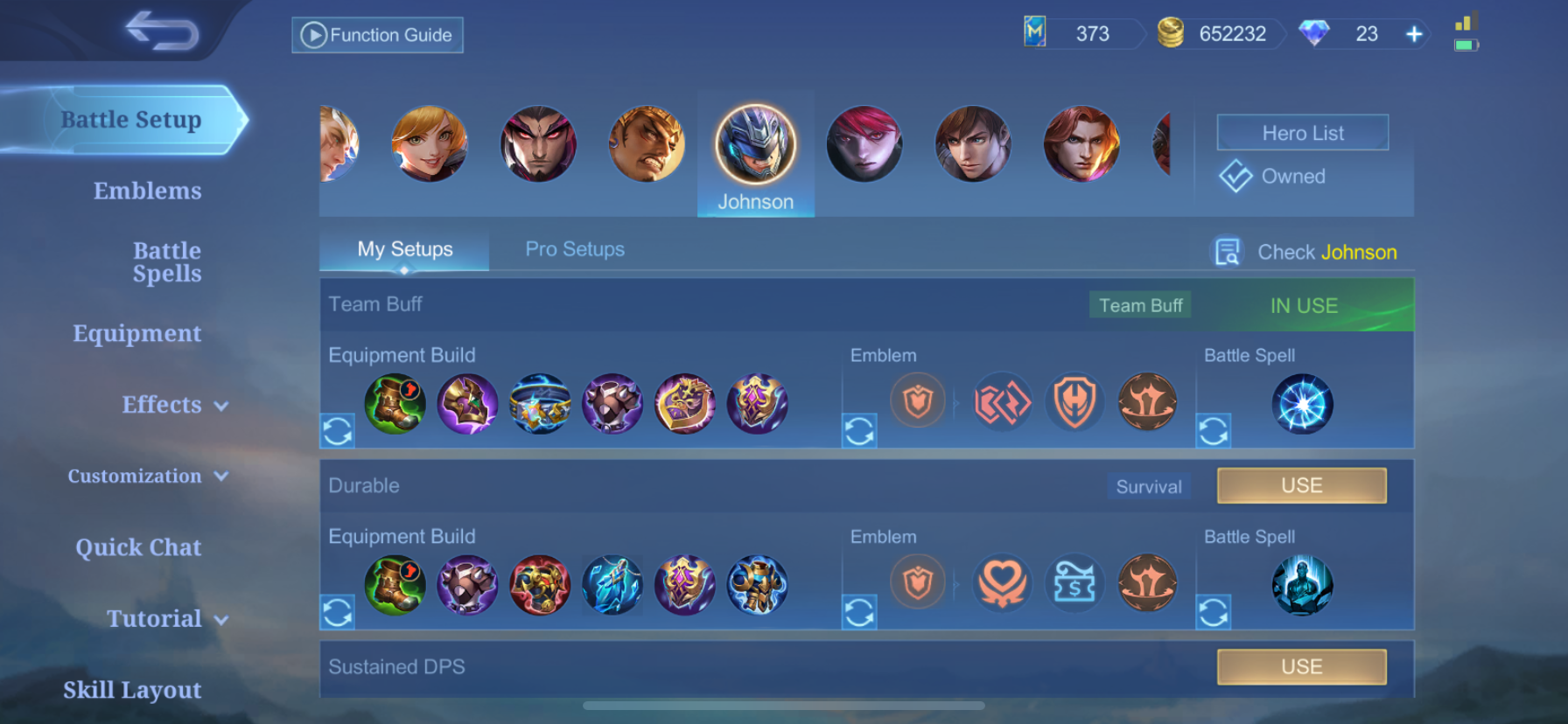Open the Battle Spells menu

(x=166, y=262)
